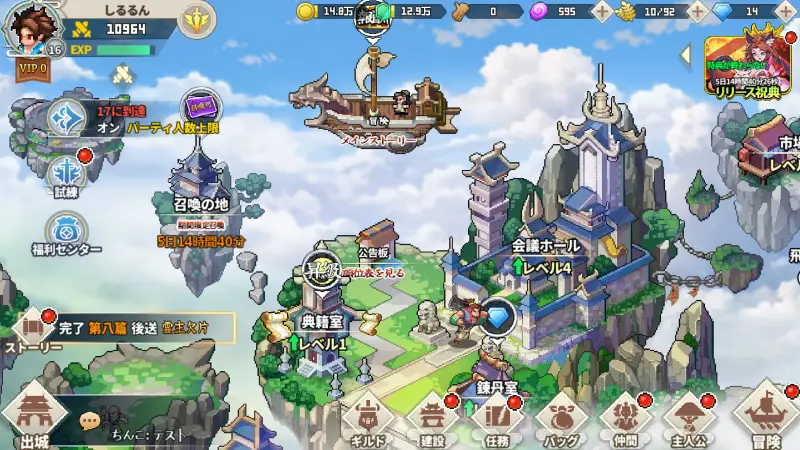Open the ギルド guild menu
The width and height of the screenshot is (800, 450).
click(x=366, y=422)
